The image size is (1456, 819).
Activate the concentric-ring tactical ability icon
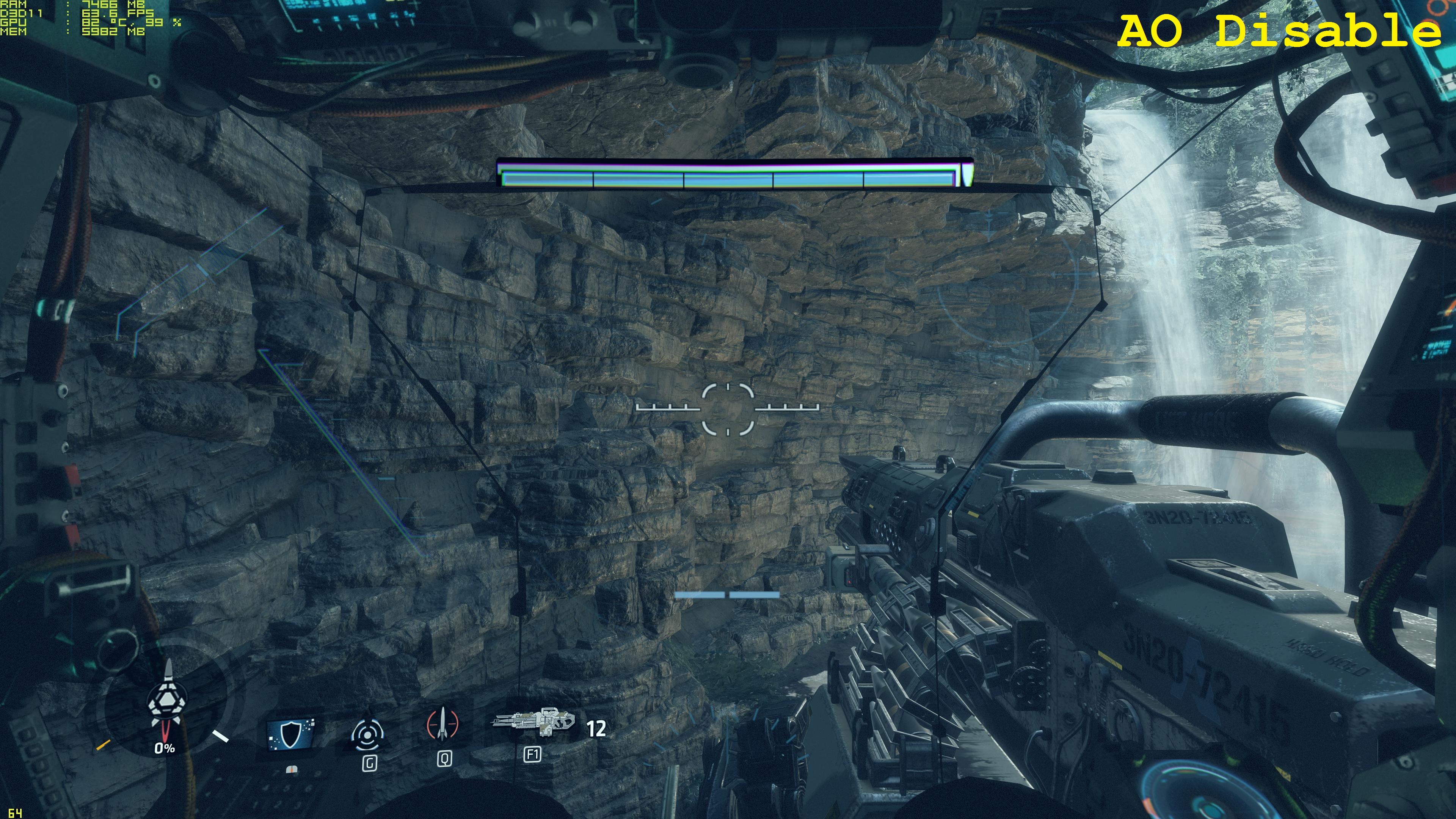click(x=369, y=735)
